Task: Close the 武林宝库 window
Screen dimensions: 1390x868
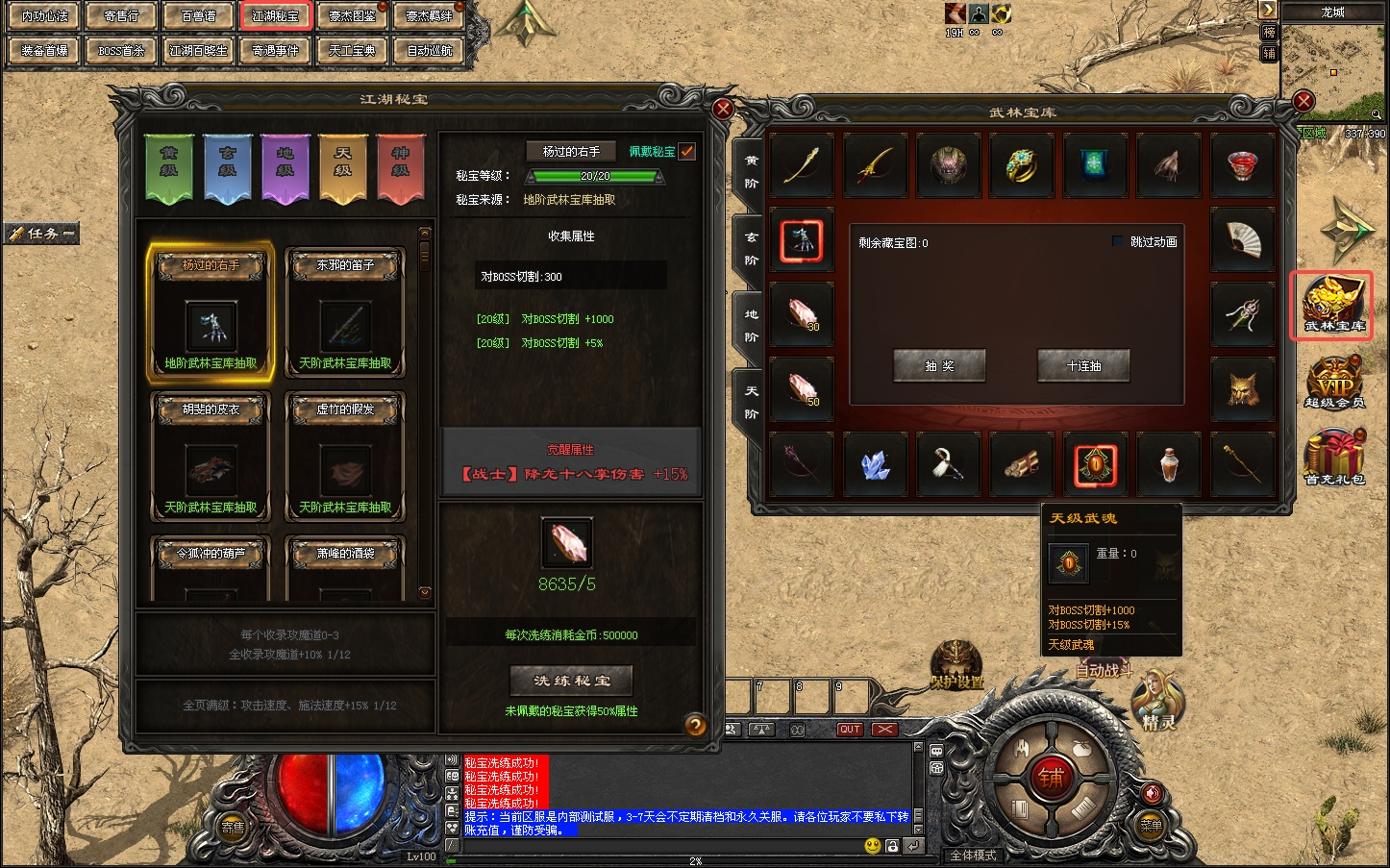Action: click(1303, 101)
